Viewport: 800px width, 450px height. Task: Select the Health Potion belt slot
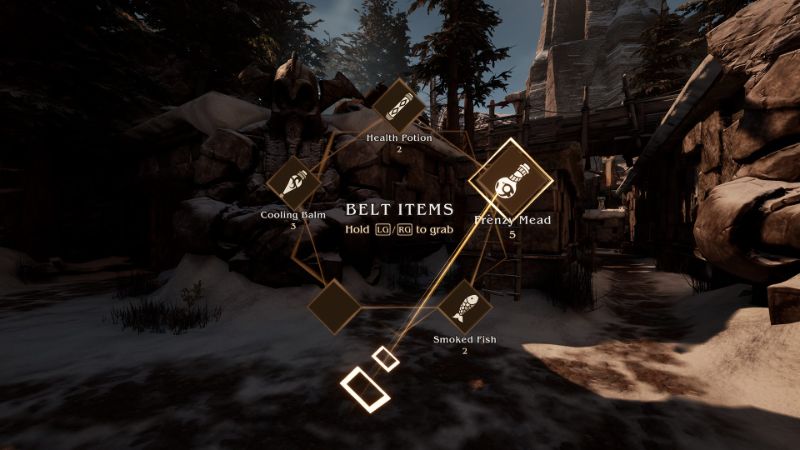point(398,104)
